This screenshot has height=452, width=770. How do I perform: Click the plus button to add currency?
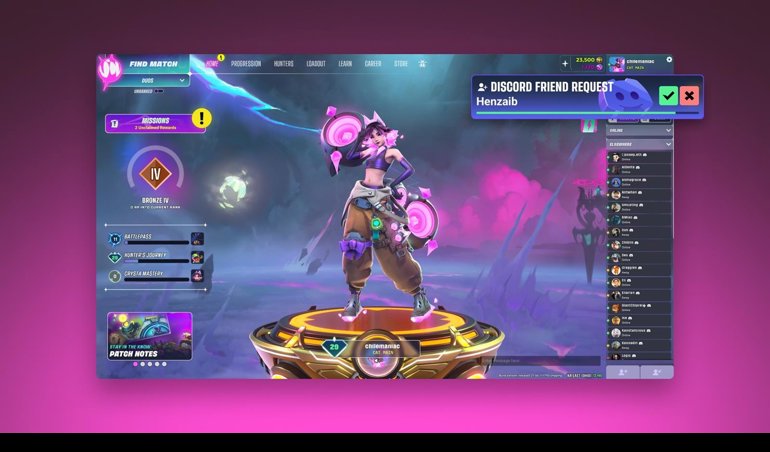point(565,64)
